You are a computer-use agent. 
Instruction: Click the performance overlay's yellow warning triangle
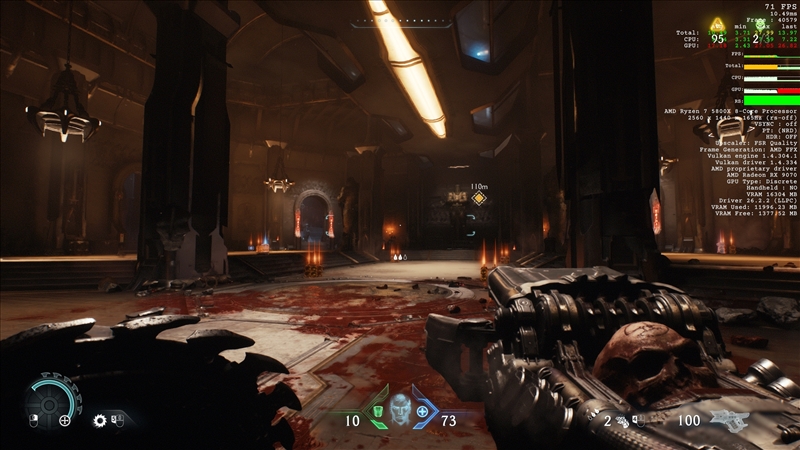[716, 26]
